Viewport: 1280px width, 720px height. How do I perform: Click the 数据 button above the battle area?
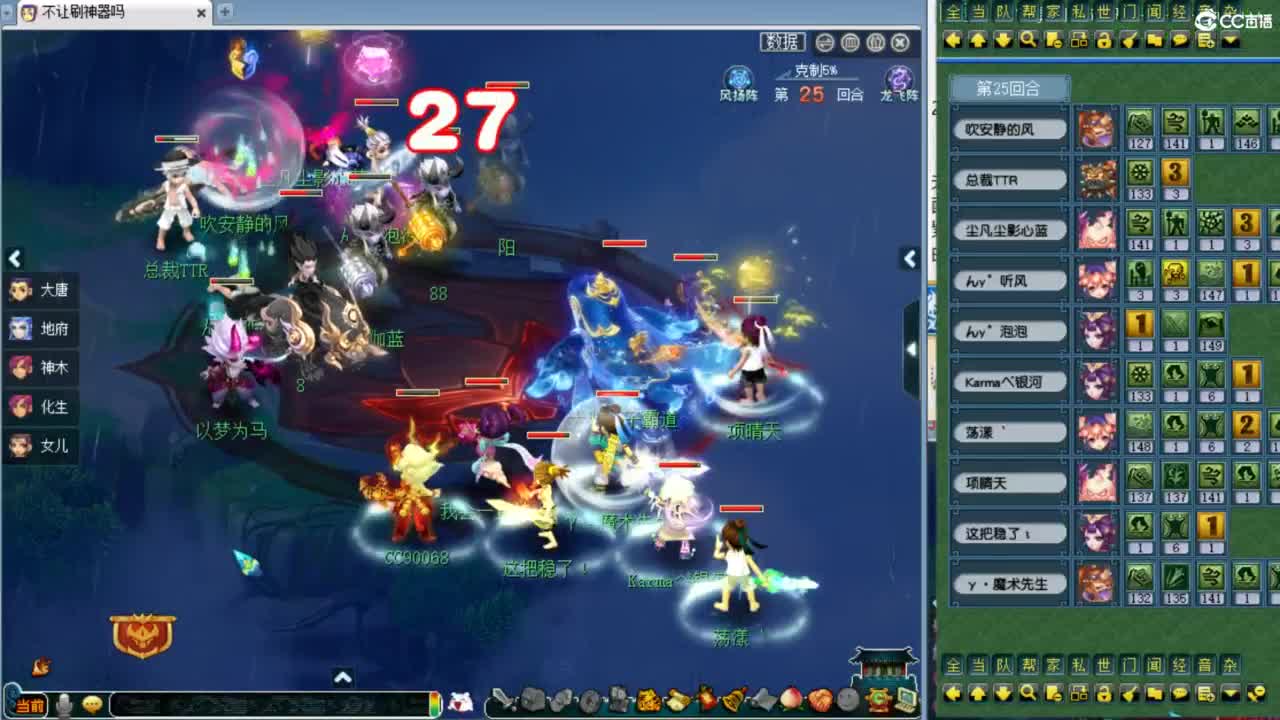(783, 43)
